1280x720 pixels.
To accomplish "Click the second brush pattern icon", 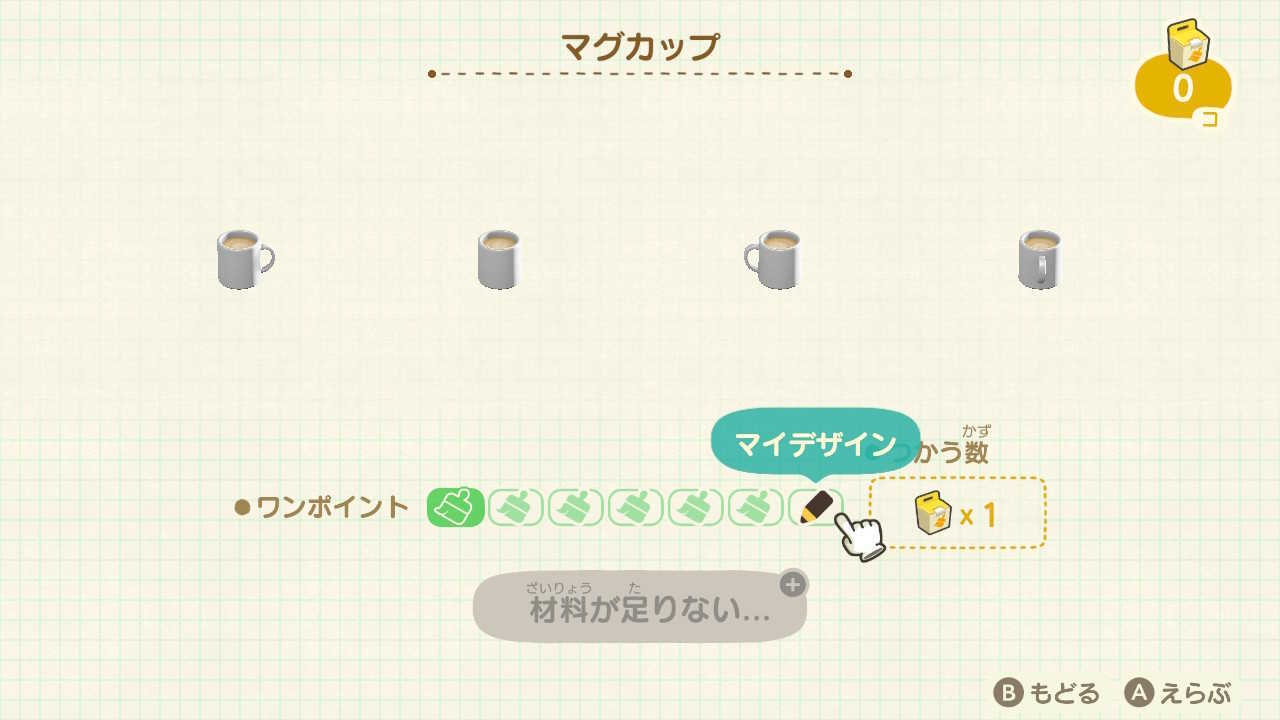I will (515, 508).
